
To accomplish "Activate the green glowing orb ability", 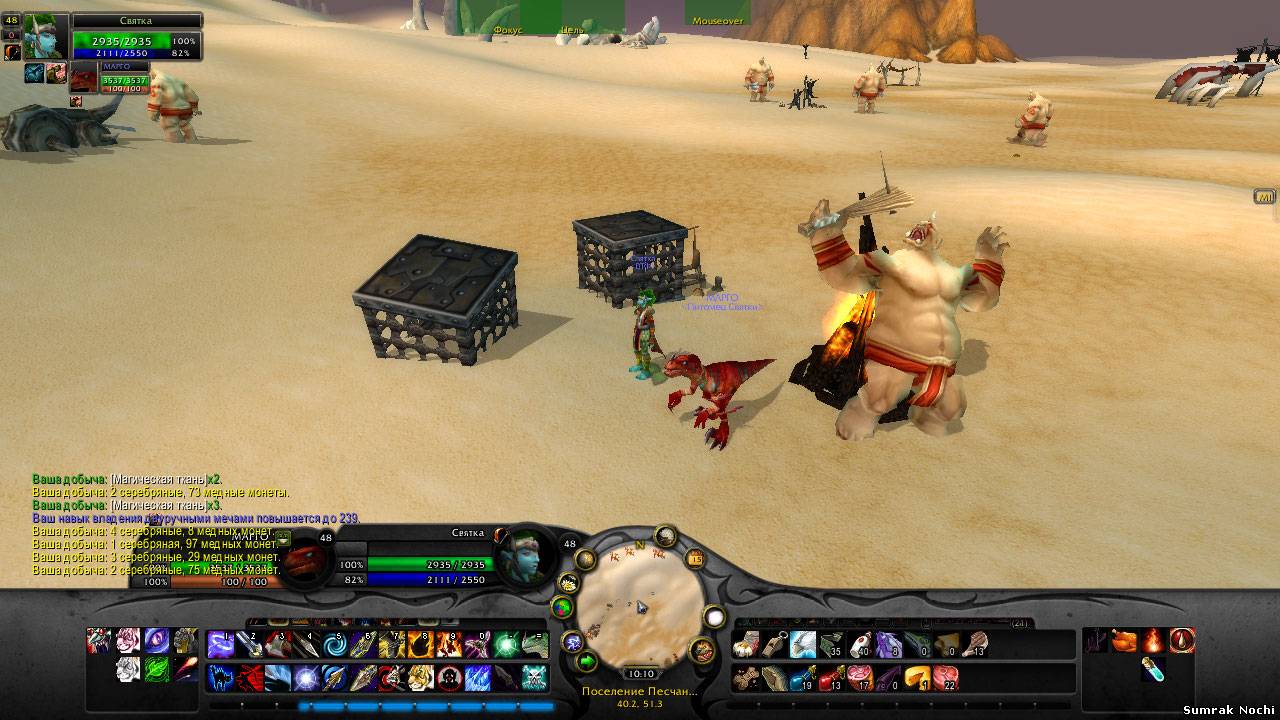I will click(x=506, y=645).
